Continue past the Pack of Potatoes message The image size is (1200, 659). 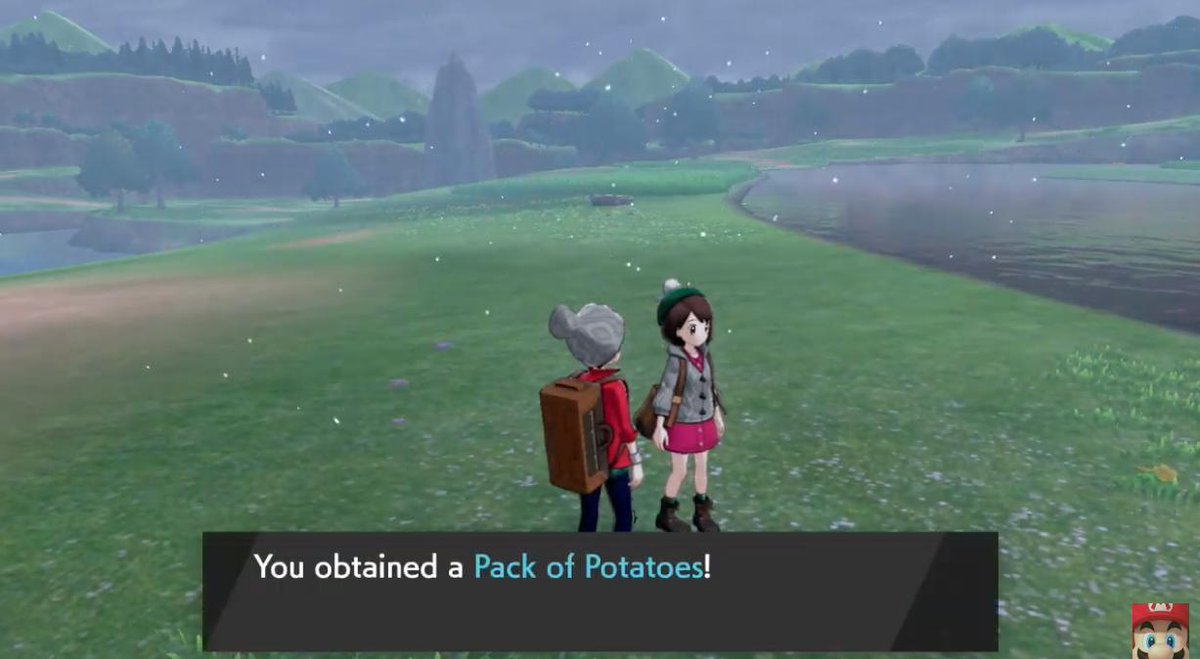(x=599, y=590)
